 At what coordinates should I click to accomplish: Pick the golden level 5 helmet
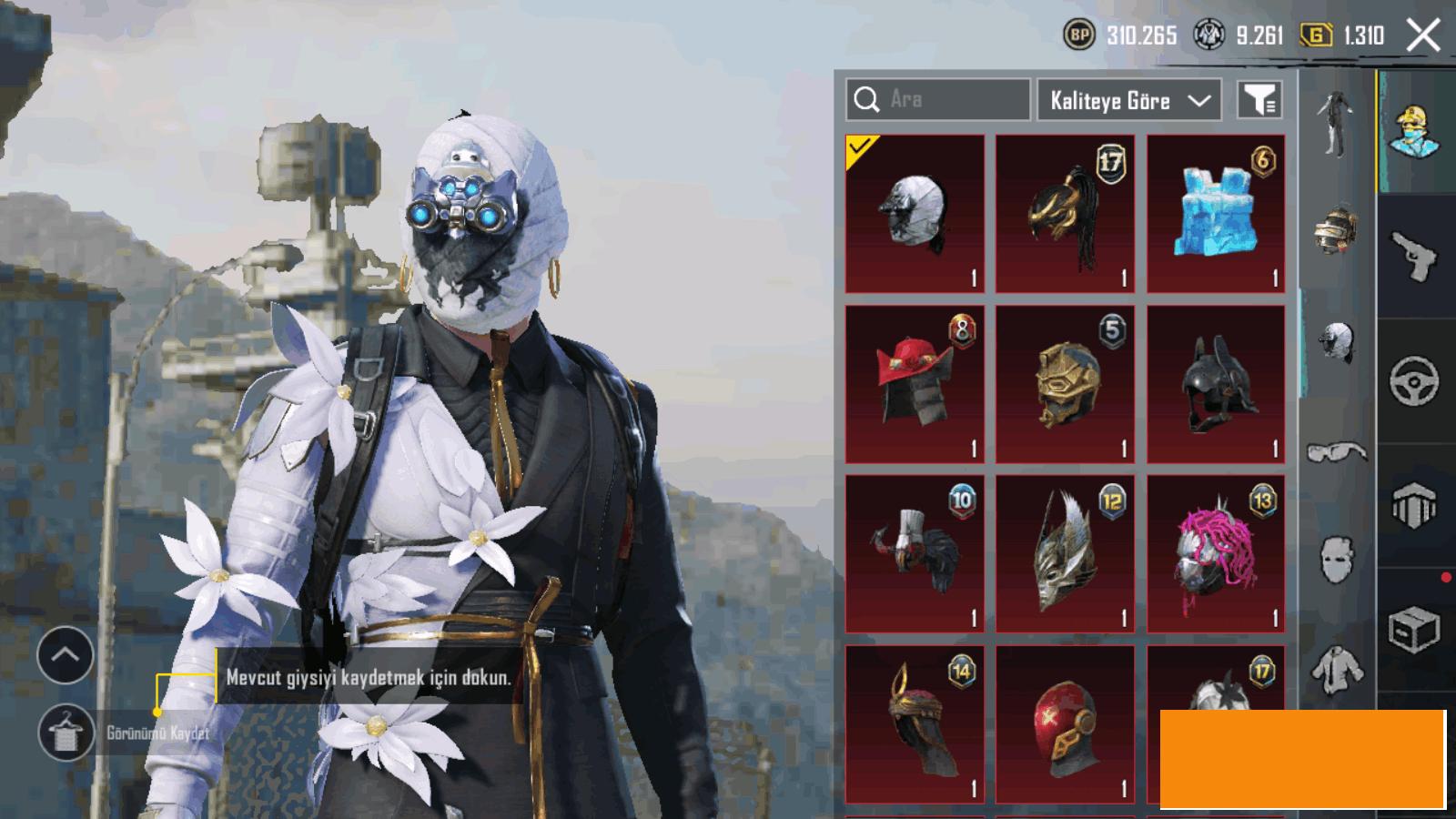pyautogui.click(x=1065, y=384)
